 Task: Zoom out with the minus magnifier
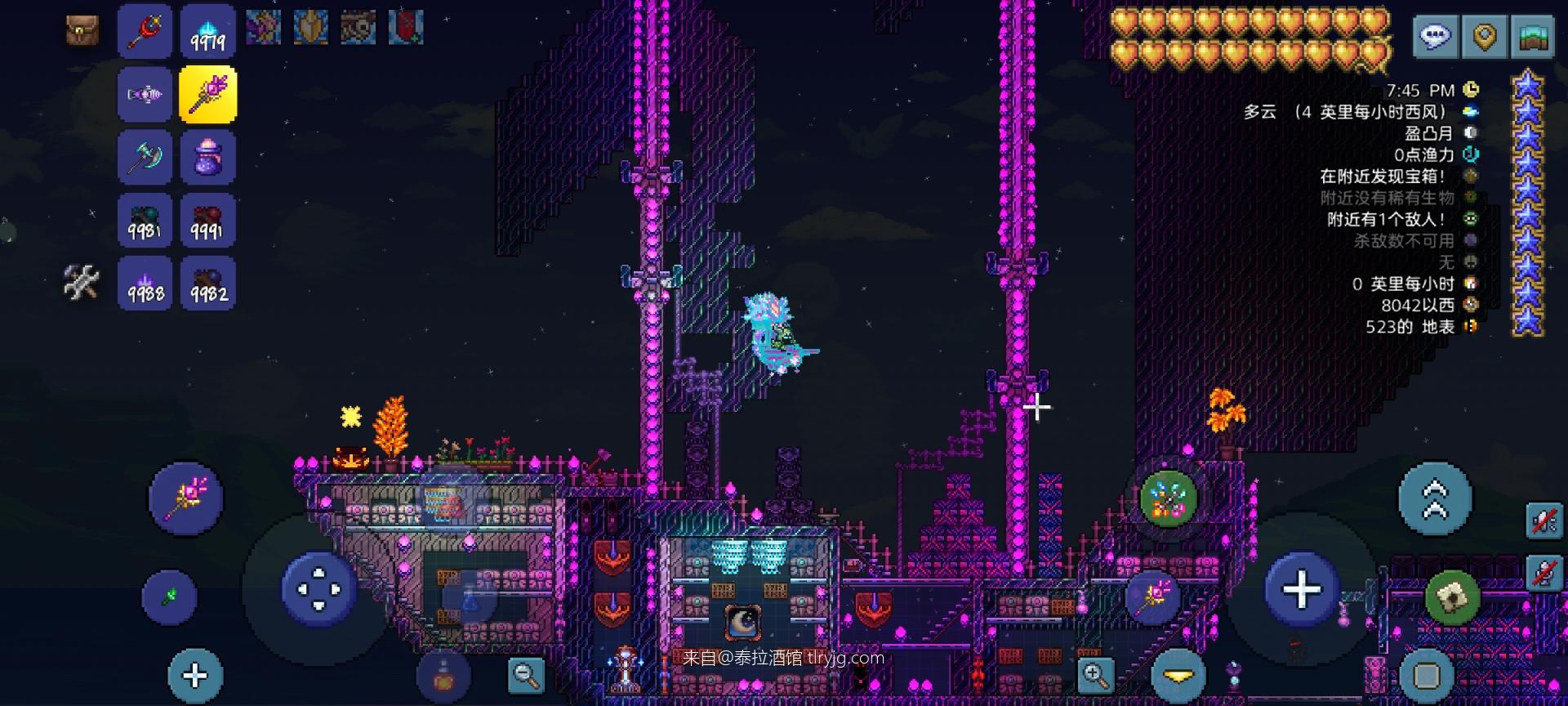526,675
